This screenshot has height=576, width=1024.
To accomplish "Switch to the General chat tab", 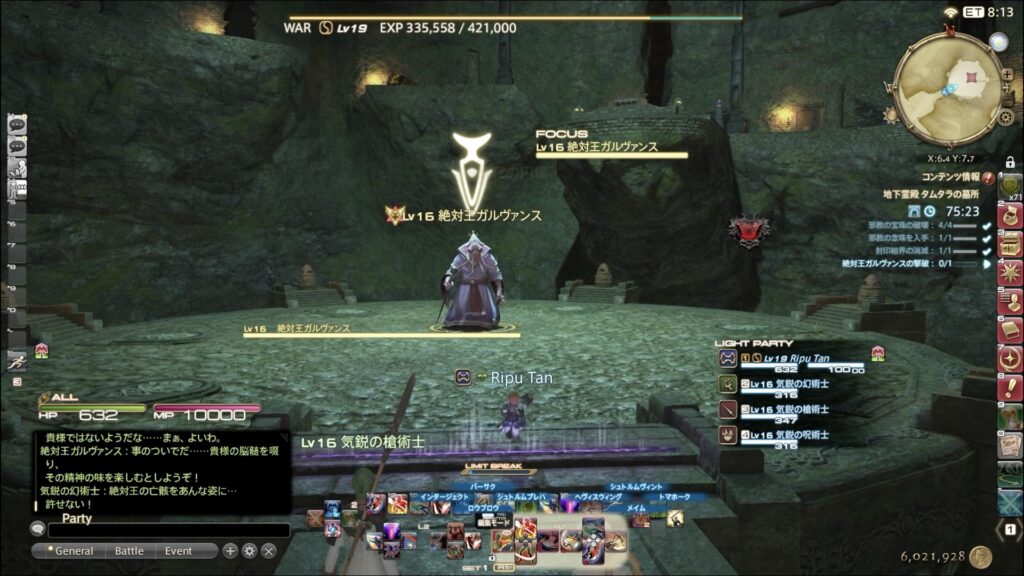I will (x=73, y=551).
